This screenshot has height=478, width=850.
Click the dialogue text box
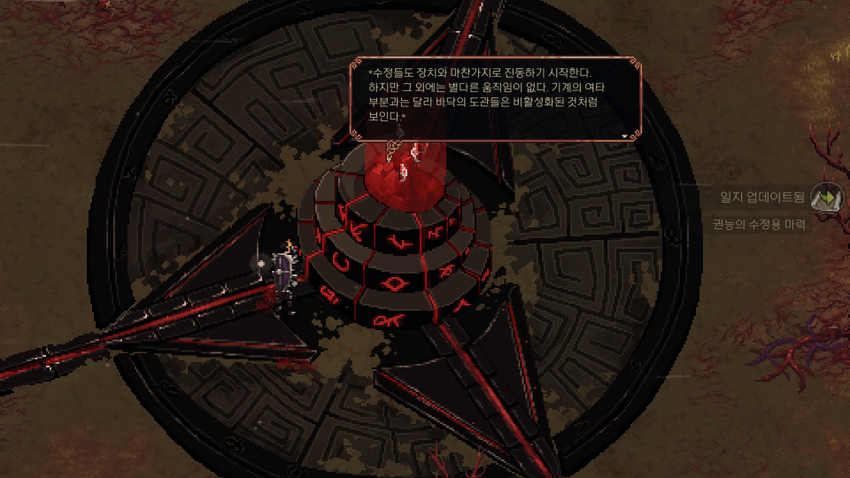pyautogui.click(x=492, y=100)
